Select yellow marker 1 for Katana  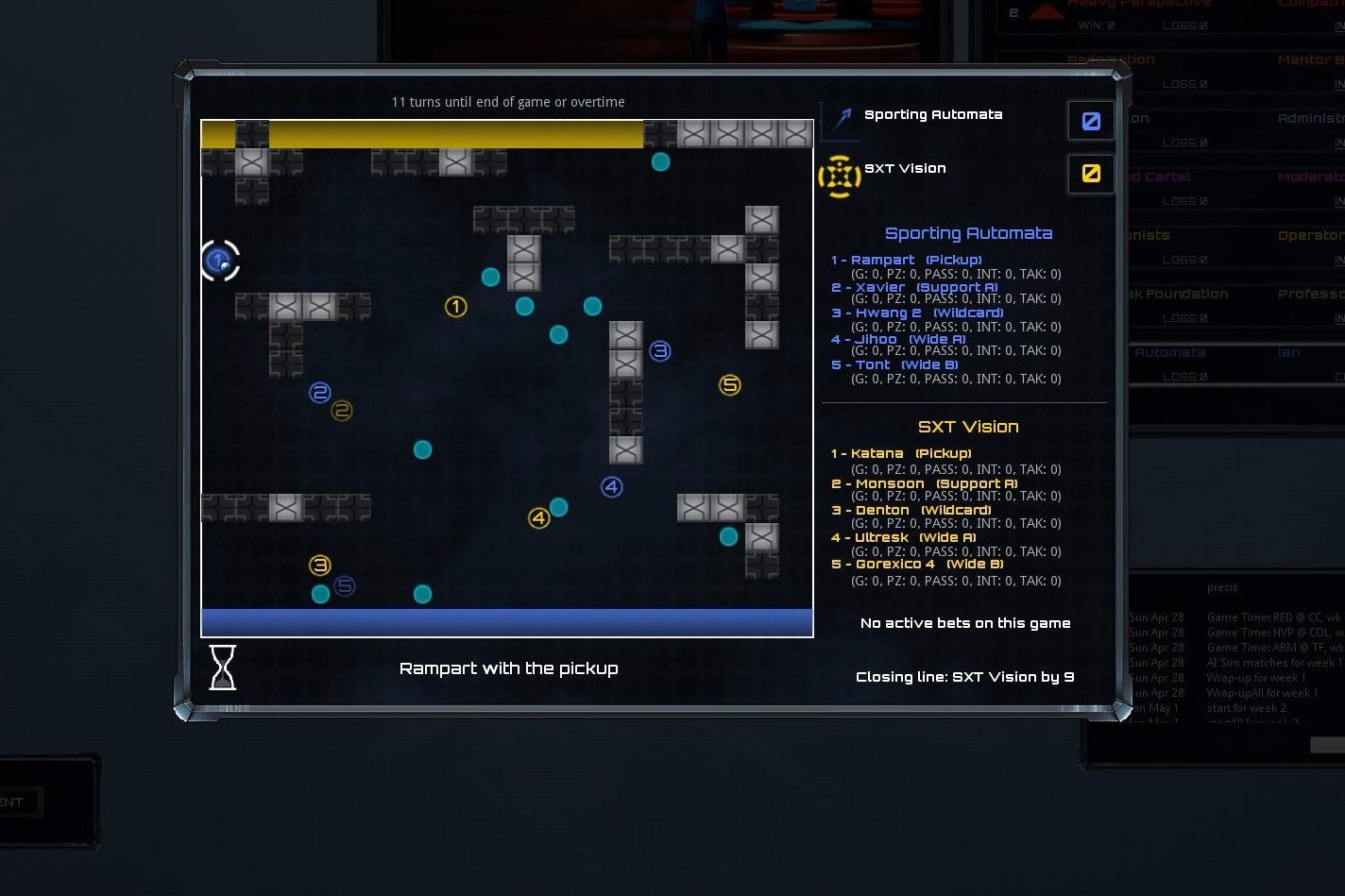click(456, 306)
